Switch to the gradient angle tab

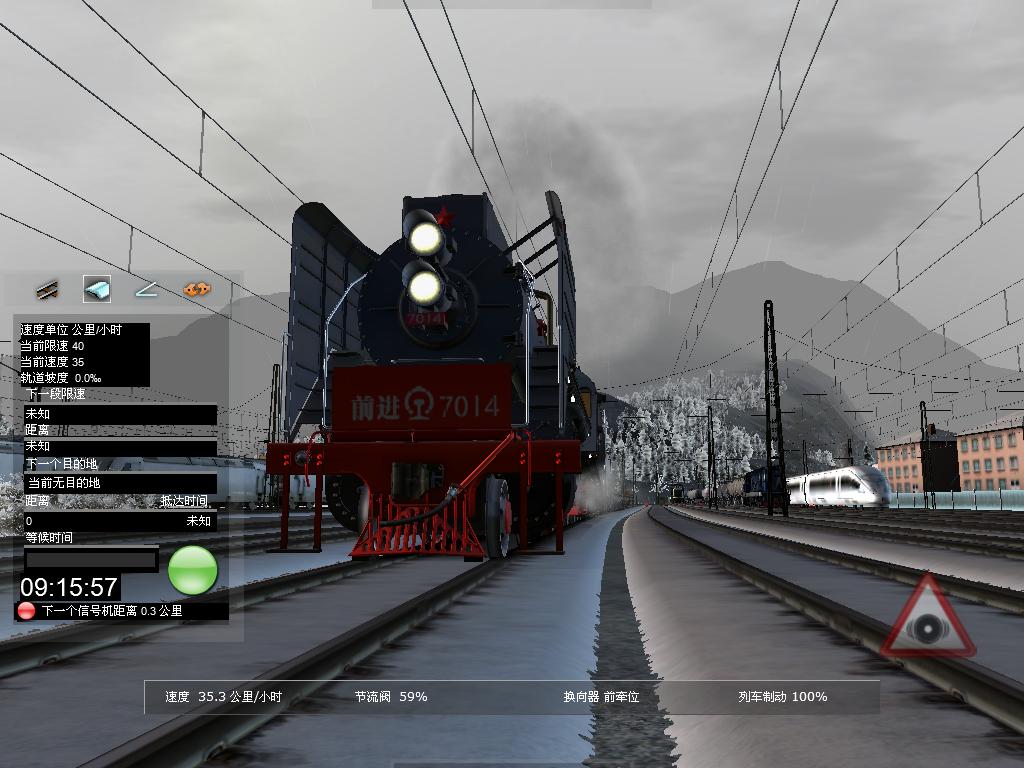pos(147,290)
